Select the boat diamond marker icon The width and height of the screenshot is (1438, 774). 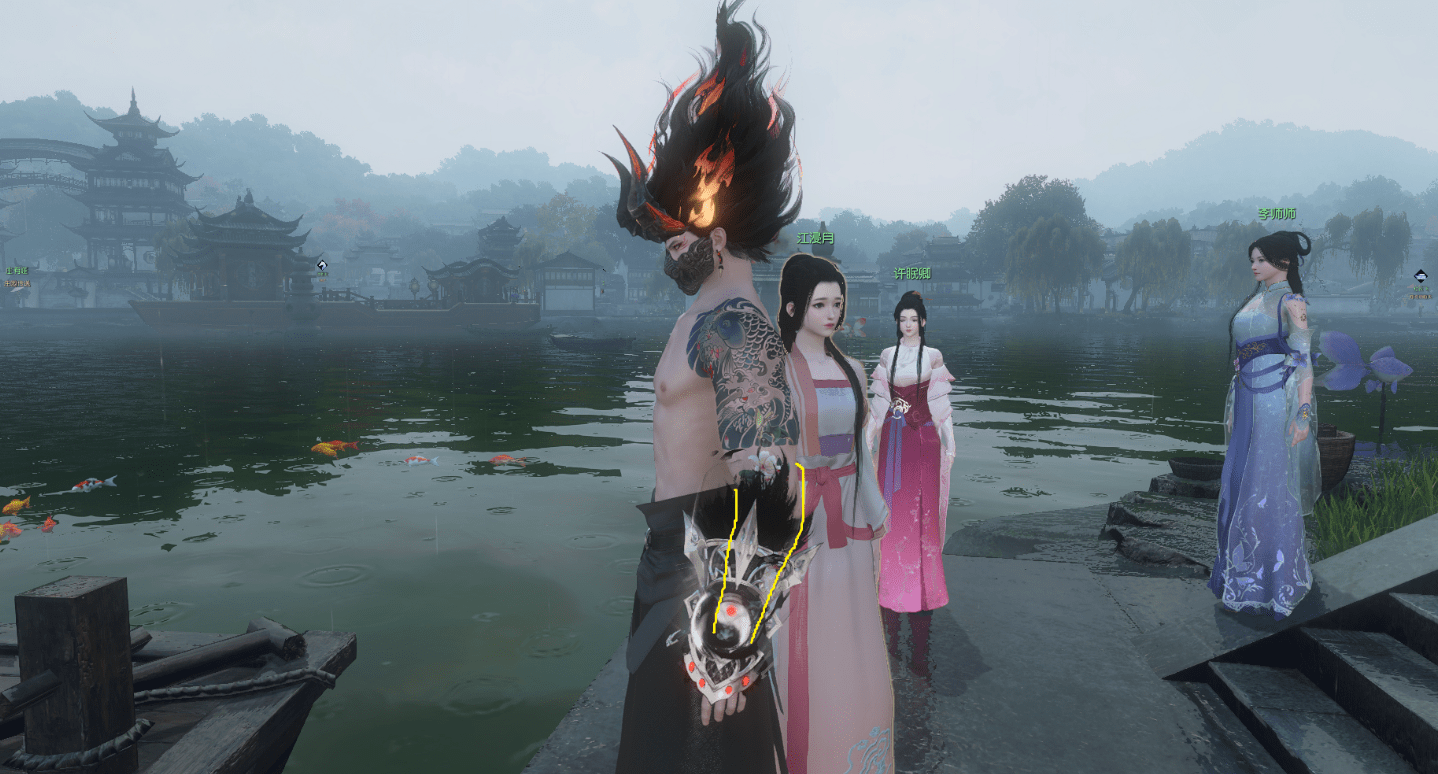1421,276
